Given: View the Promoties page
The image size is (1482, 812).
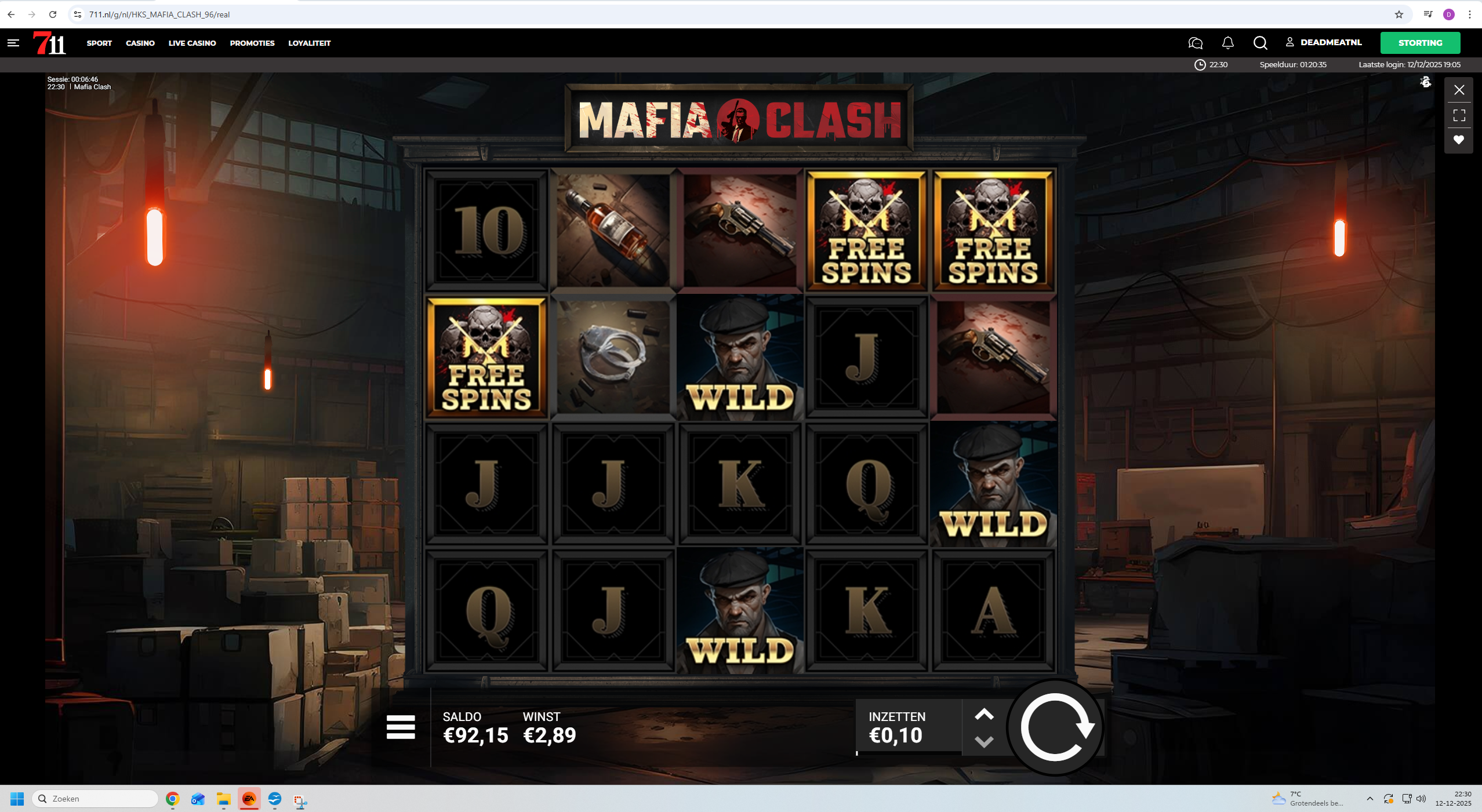Looking at the screenshot, I should 252,43.
